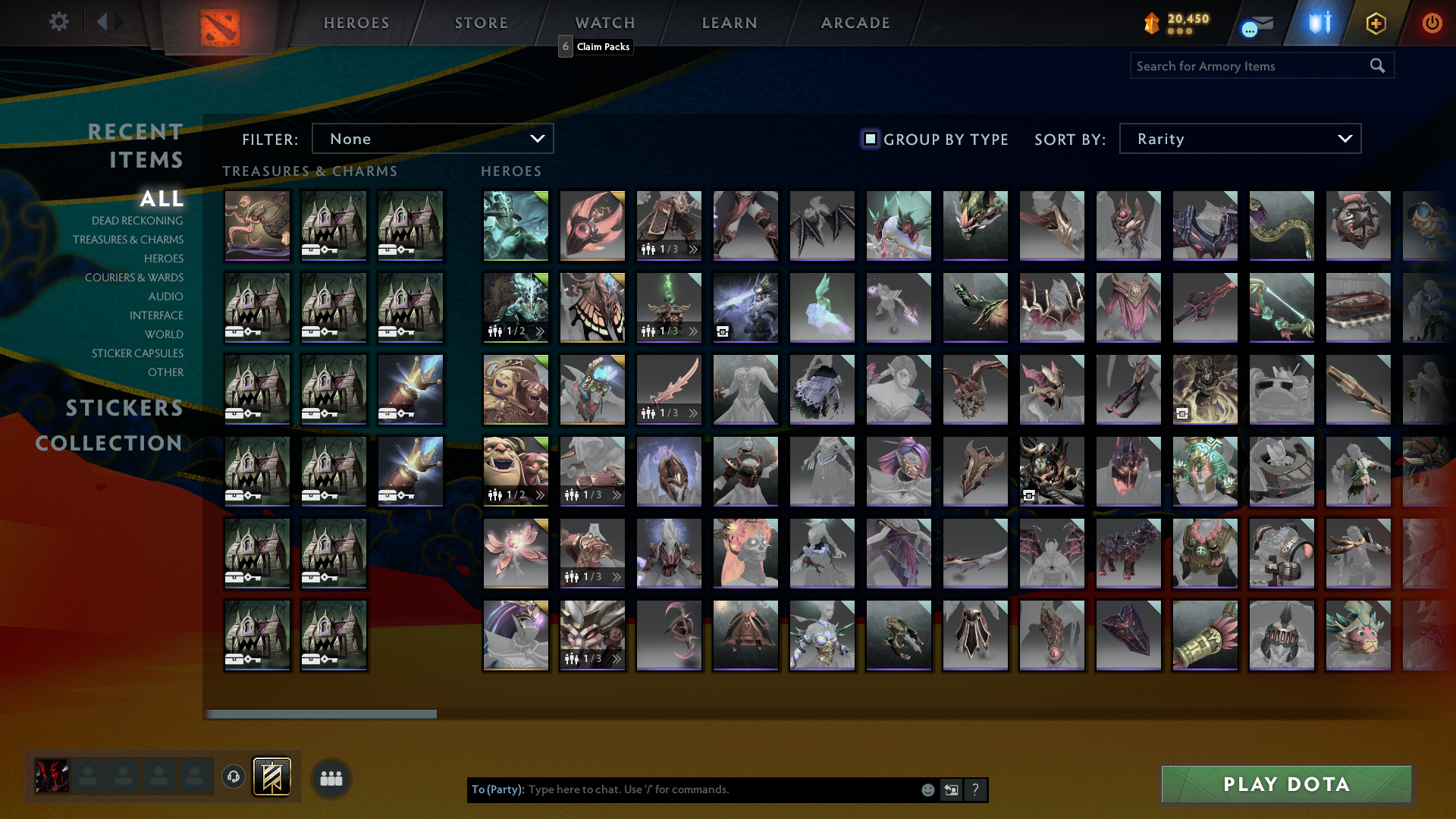Switch to the ARCADE tab

(855, 23)
